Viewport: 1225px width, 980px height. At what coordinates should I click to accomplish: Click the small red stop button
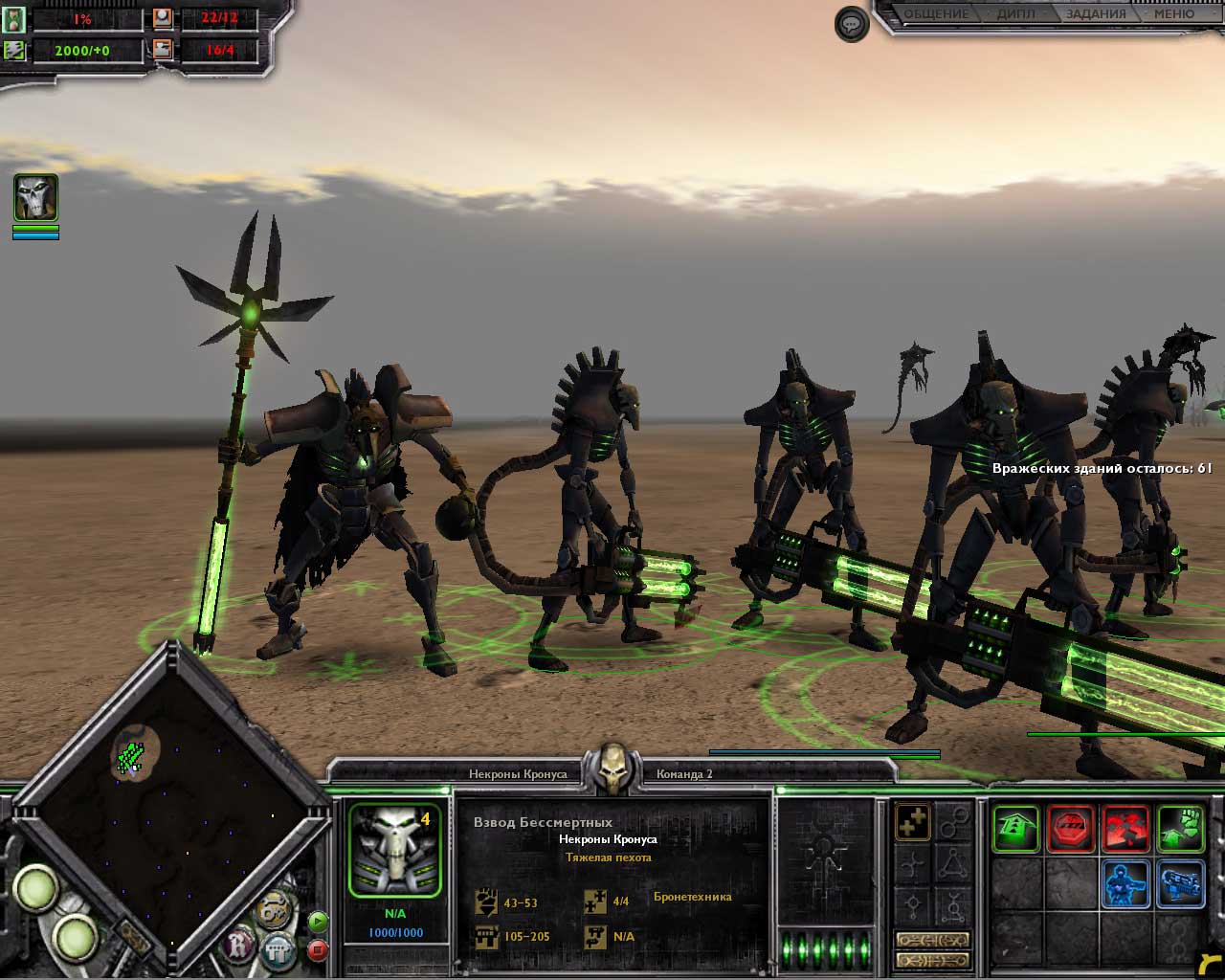[319, 950]
